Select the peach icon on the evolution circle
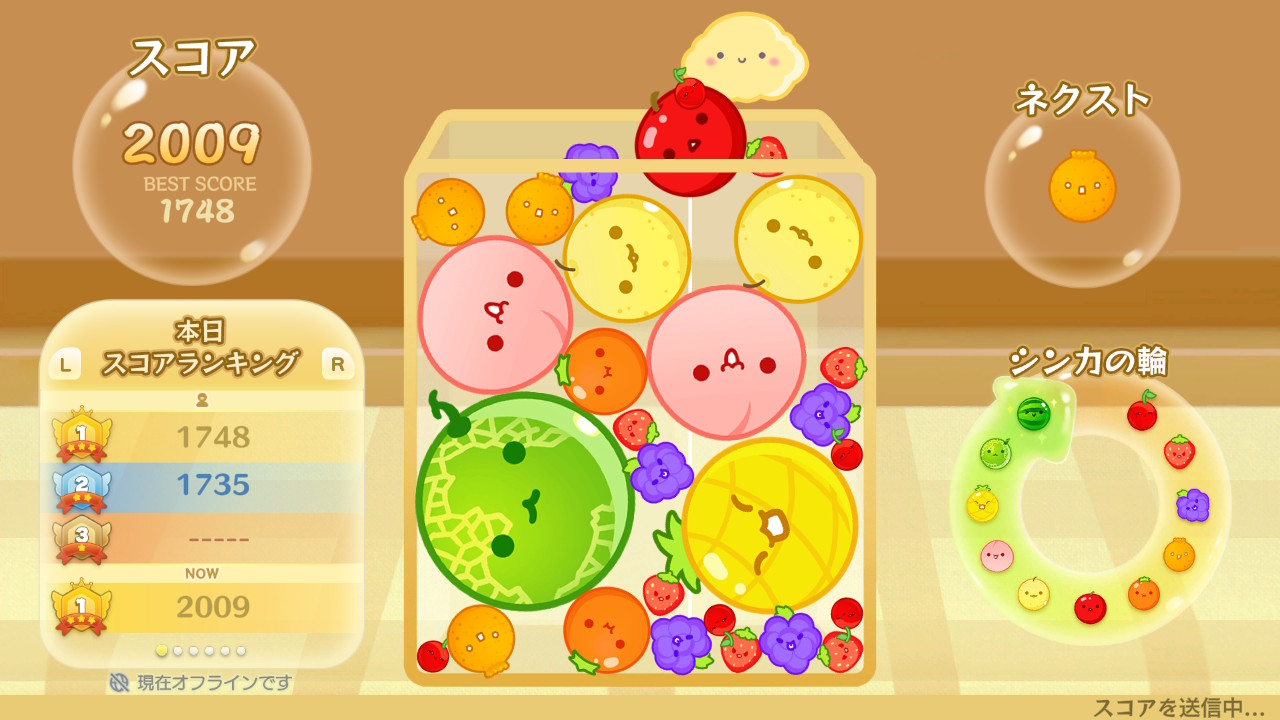This screenshot has height=720, width=1280. pos(996,556)
